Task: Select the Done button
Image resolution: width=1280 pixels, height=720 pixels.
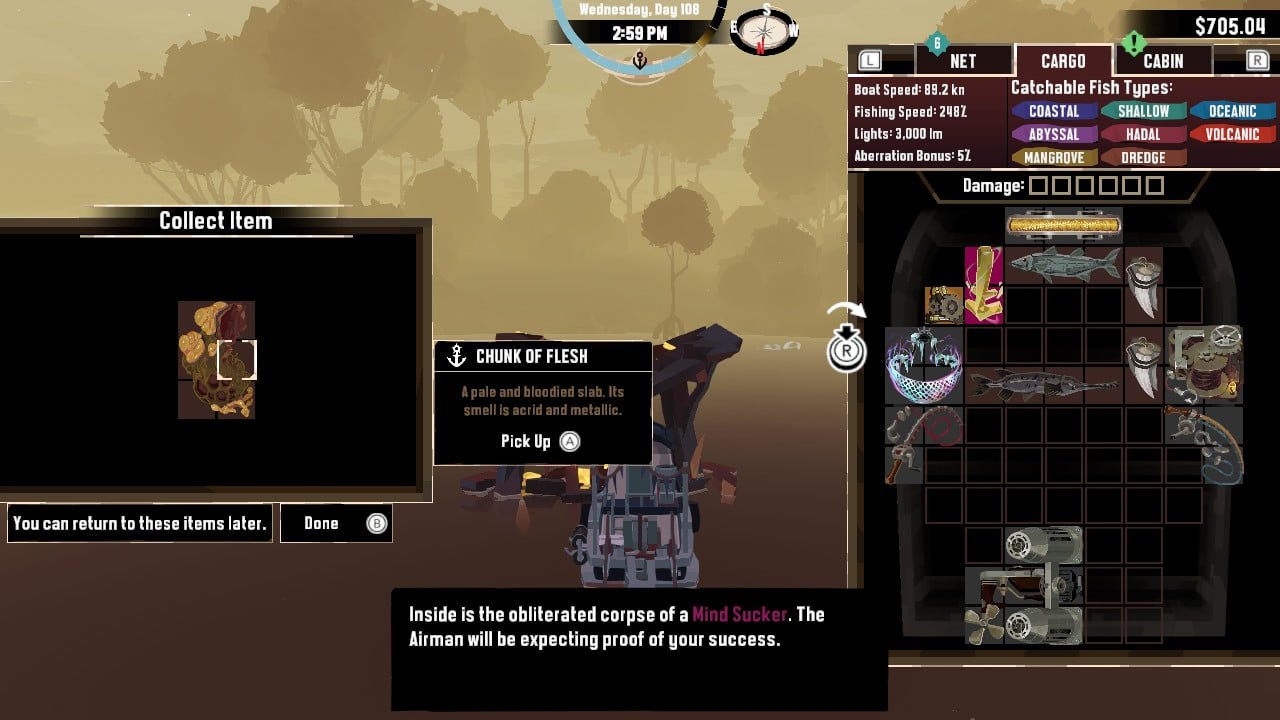Action: coord(336,523)
